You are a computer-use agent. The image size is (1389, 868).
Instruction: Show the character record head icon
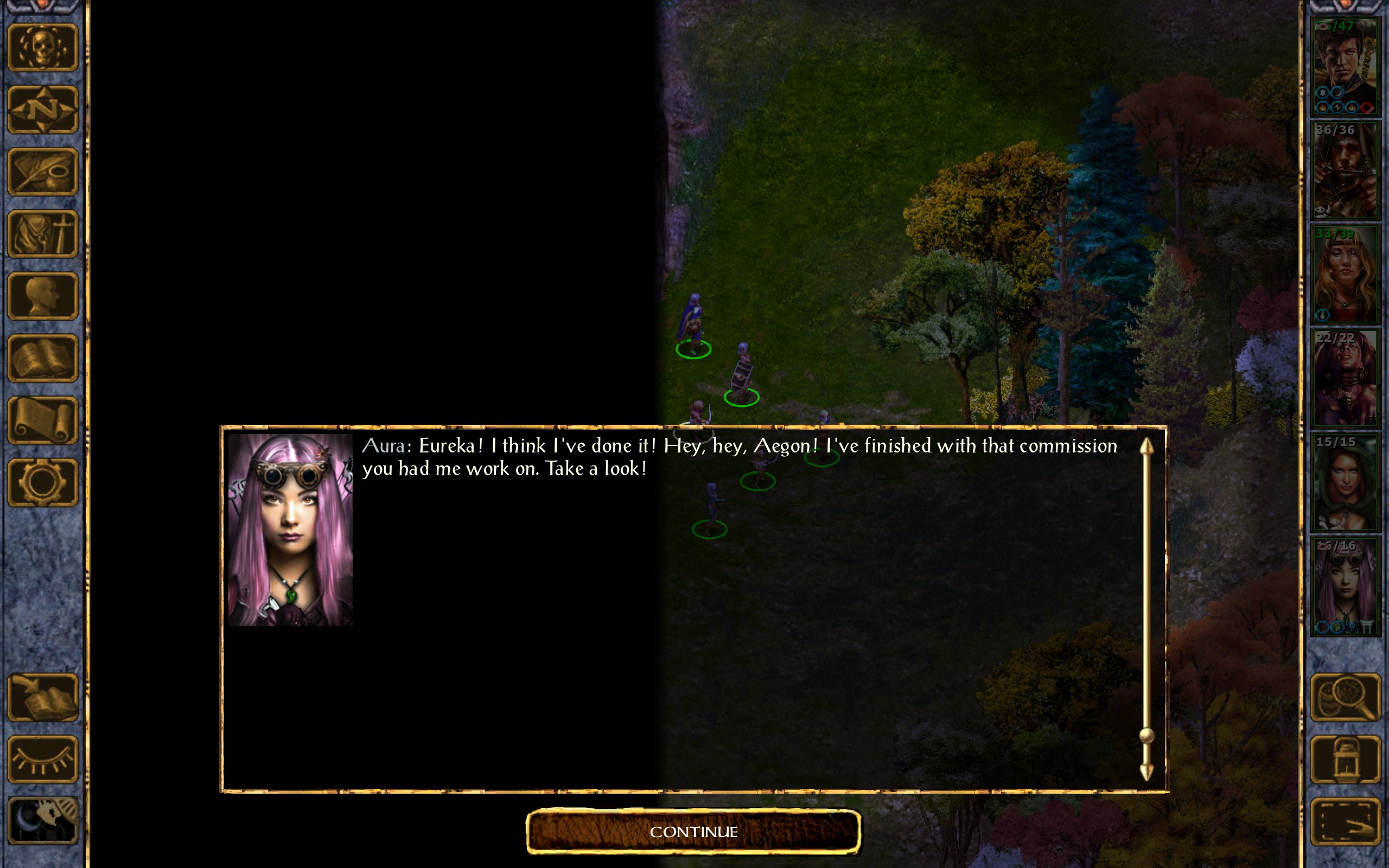[42, 296]
